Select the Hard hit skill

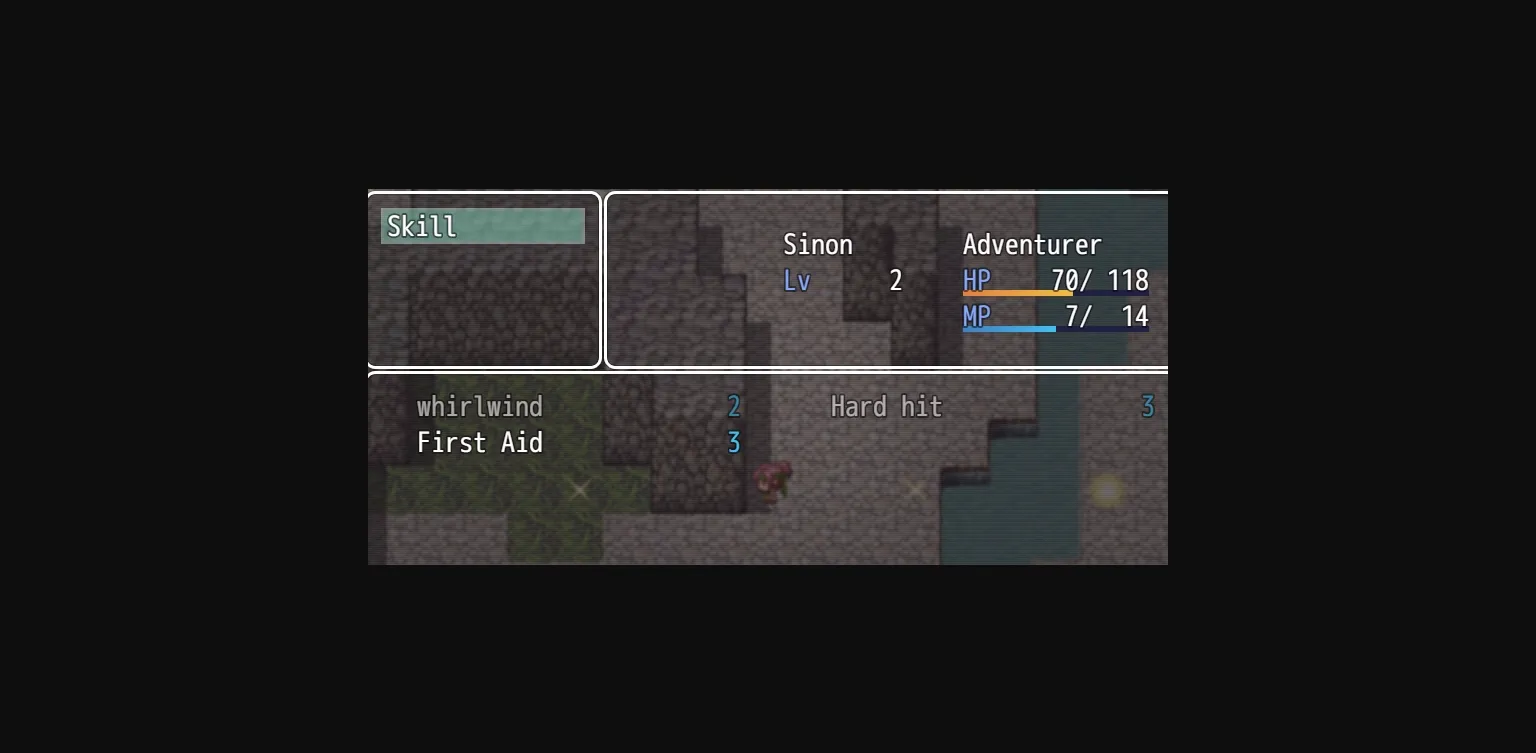click(x=886, y=407)
